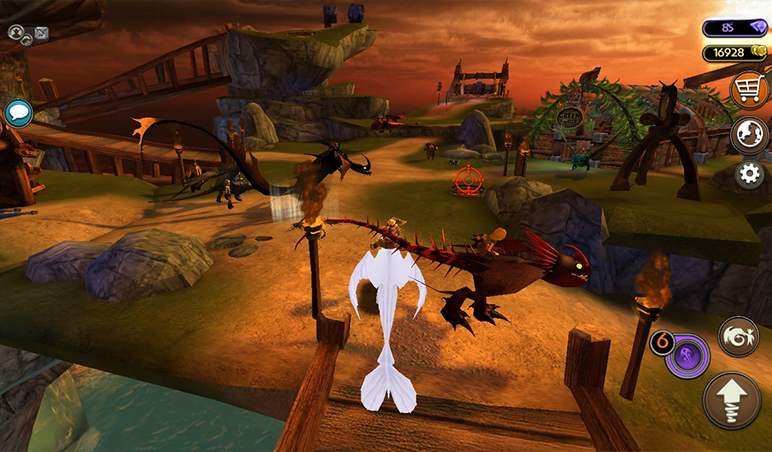Open the shopping cart store
This screenshot has width=772, height=452.
[748, 90]
